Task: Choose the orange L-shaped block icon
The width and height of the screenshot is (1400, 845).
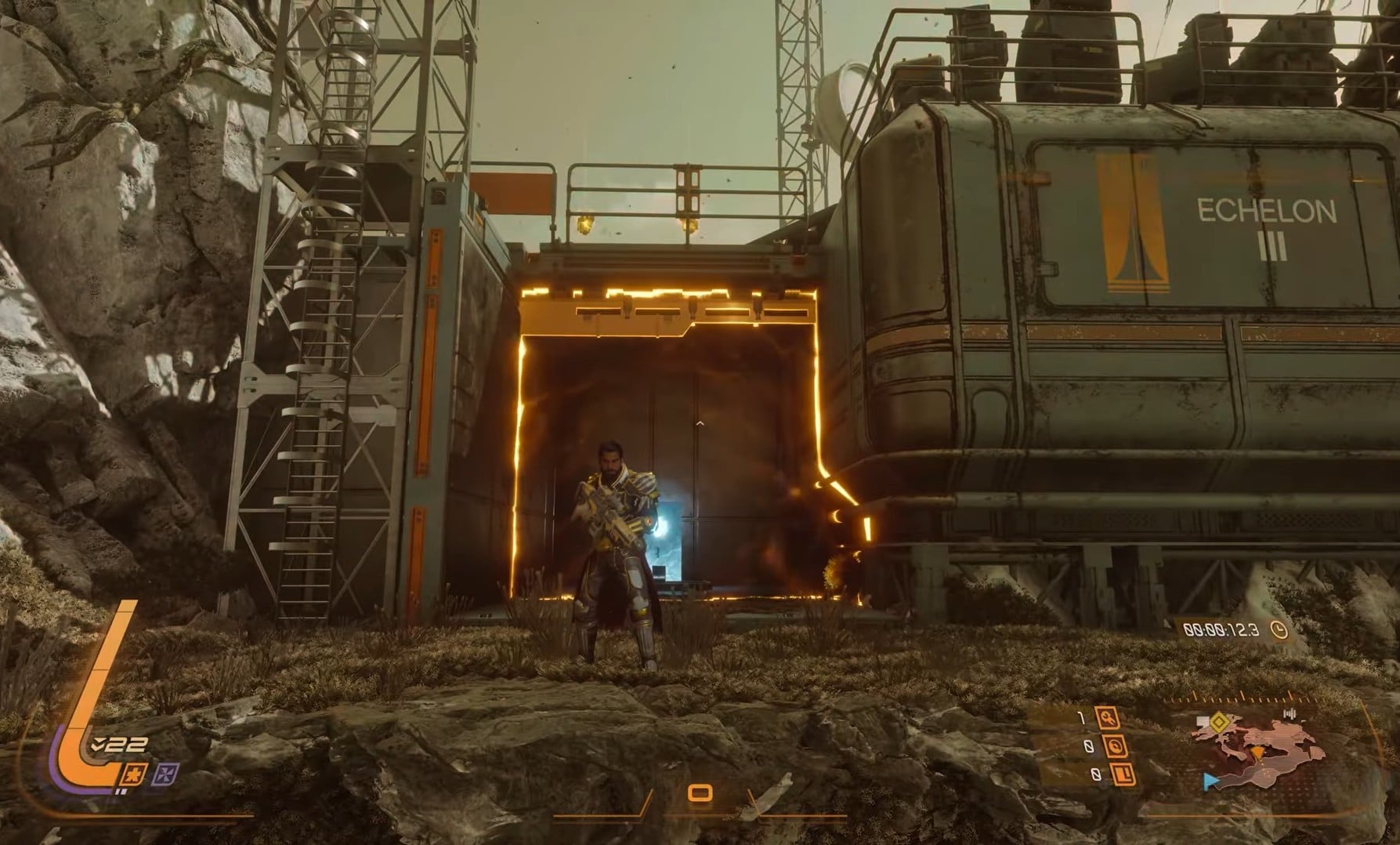Action: tap(1124, 774)
